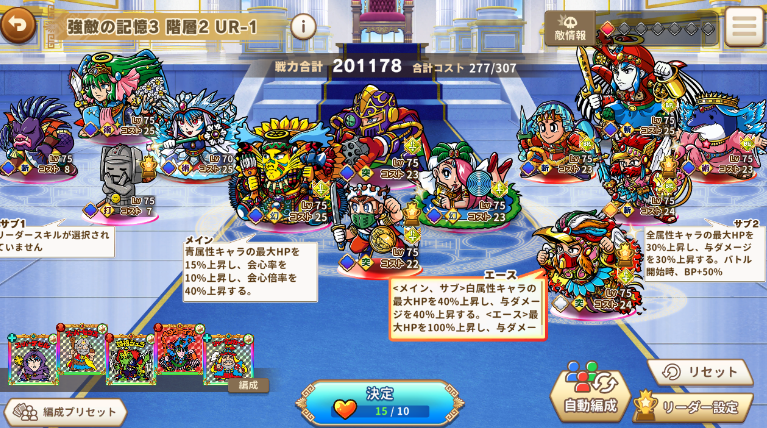
Task: Select the purple-haired character sticker thumbnail
Action: (32, 360)
